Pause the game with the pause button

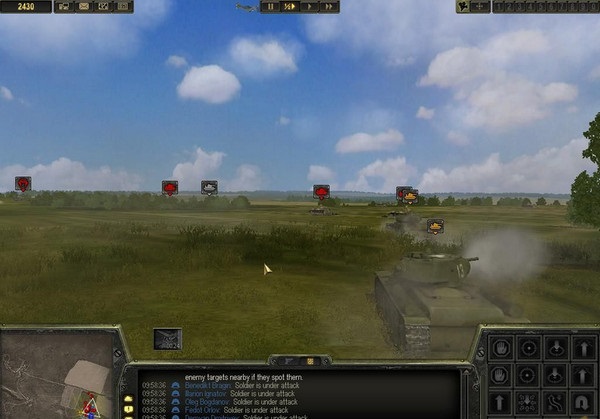pos(270,6)
